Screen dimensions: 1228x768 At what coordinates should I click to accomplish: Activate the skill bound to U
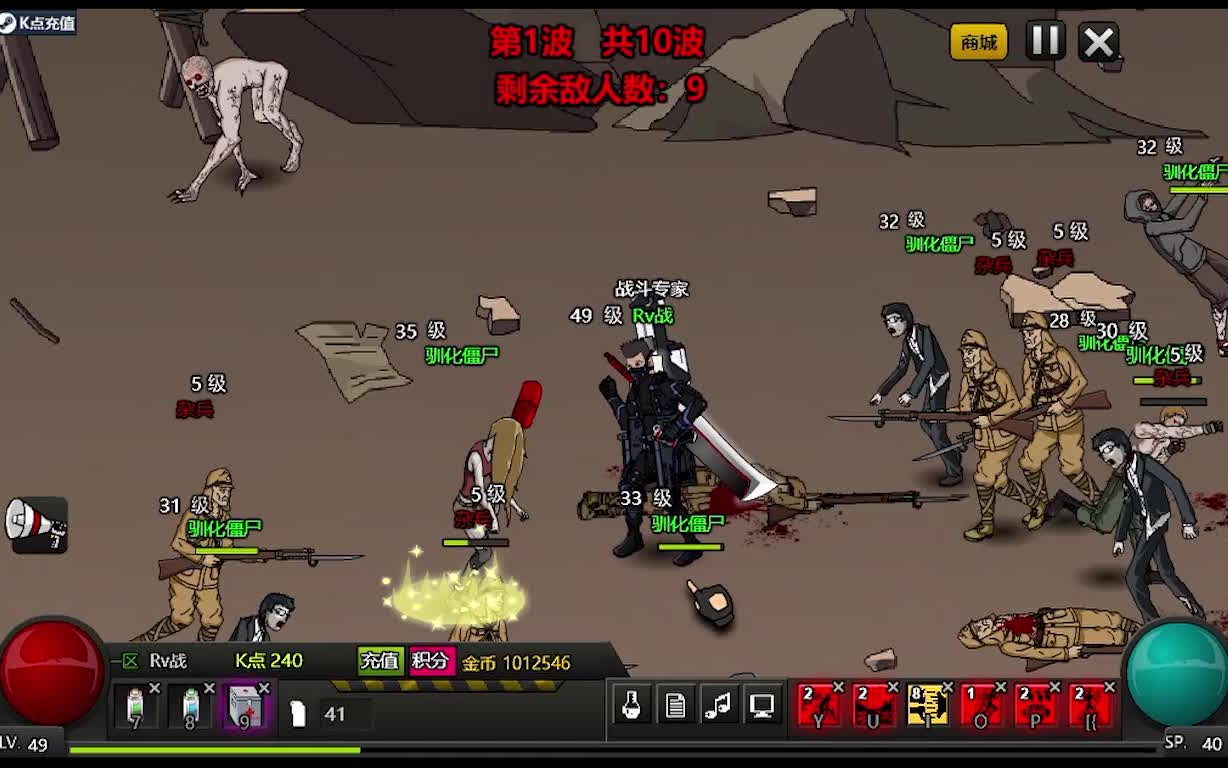click(x=873, y=705)
